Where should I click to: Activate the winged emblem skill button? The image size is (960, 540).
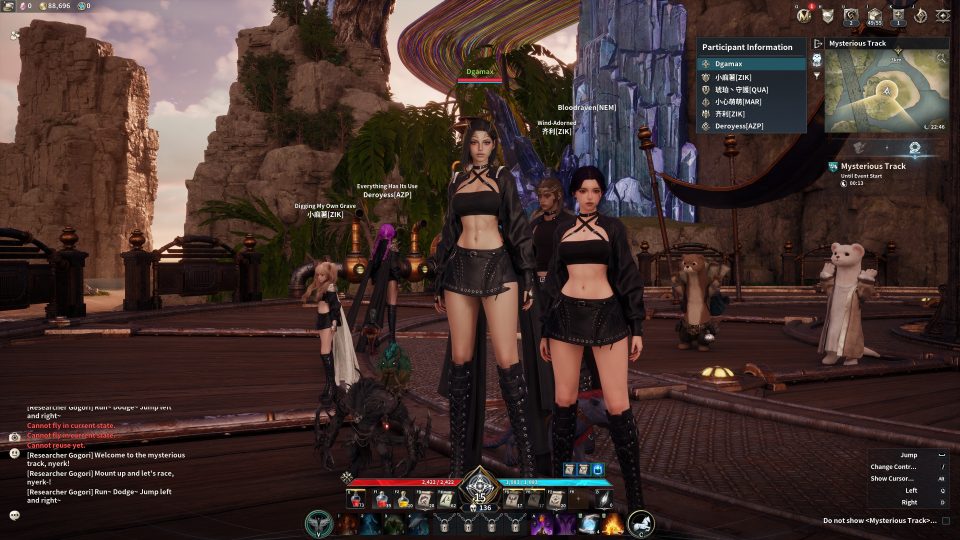click(319, 523)
